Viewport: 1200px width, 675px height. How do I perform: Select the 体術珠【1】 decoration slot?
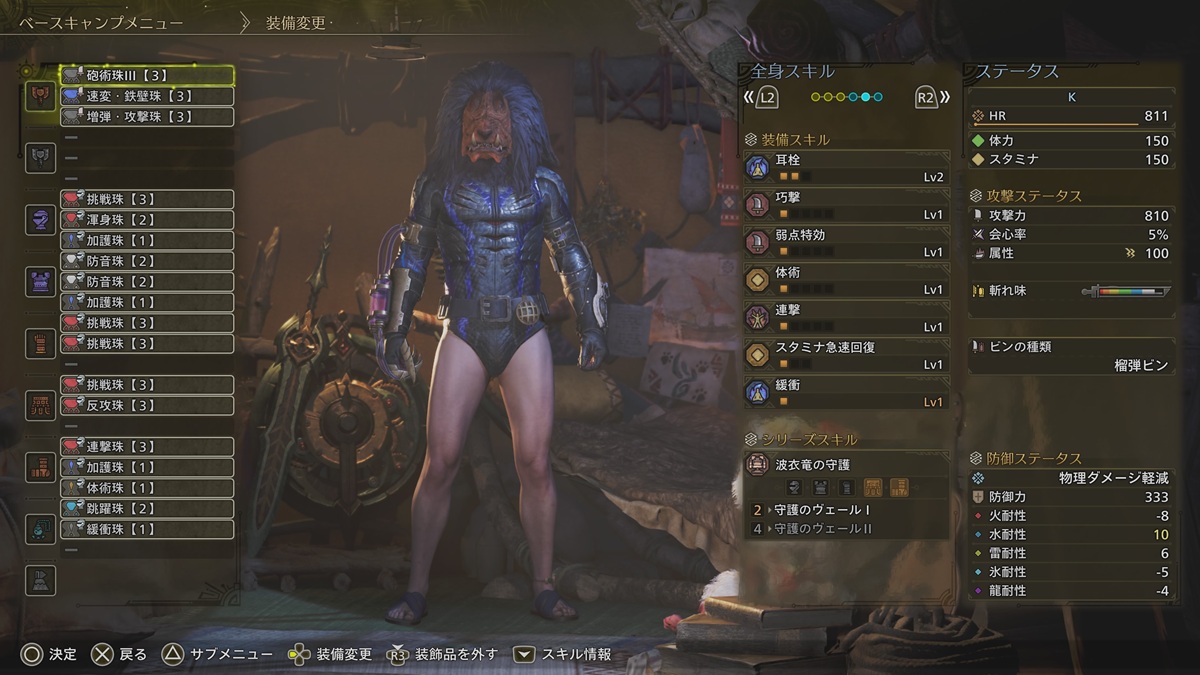[147, 488]
